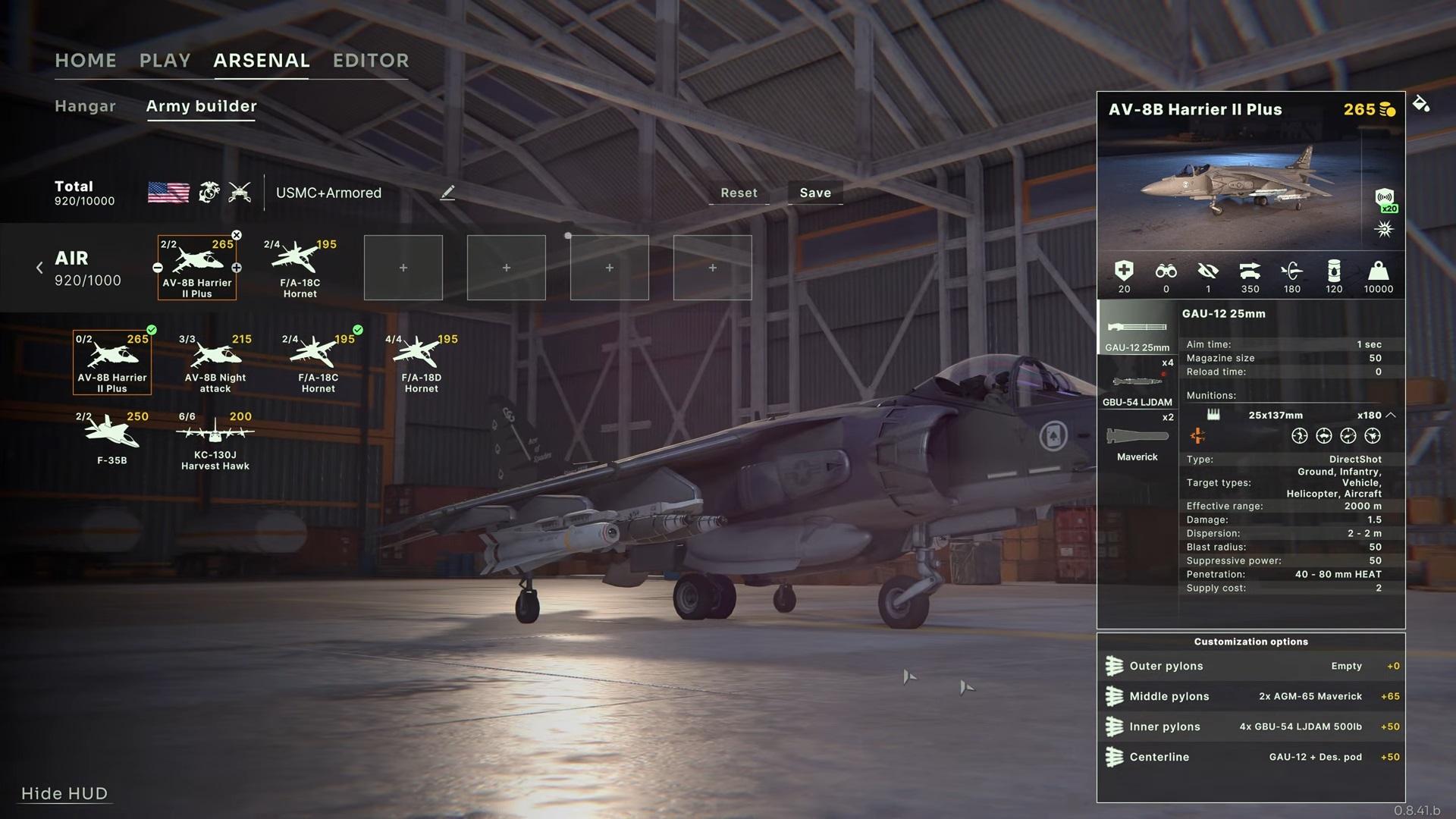Change the Middle pylons AGM-65 Maverick option

click(1251, 696)
